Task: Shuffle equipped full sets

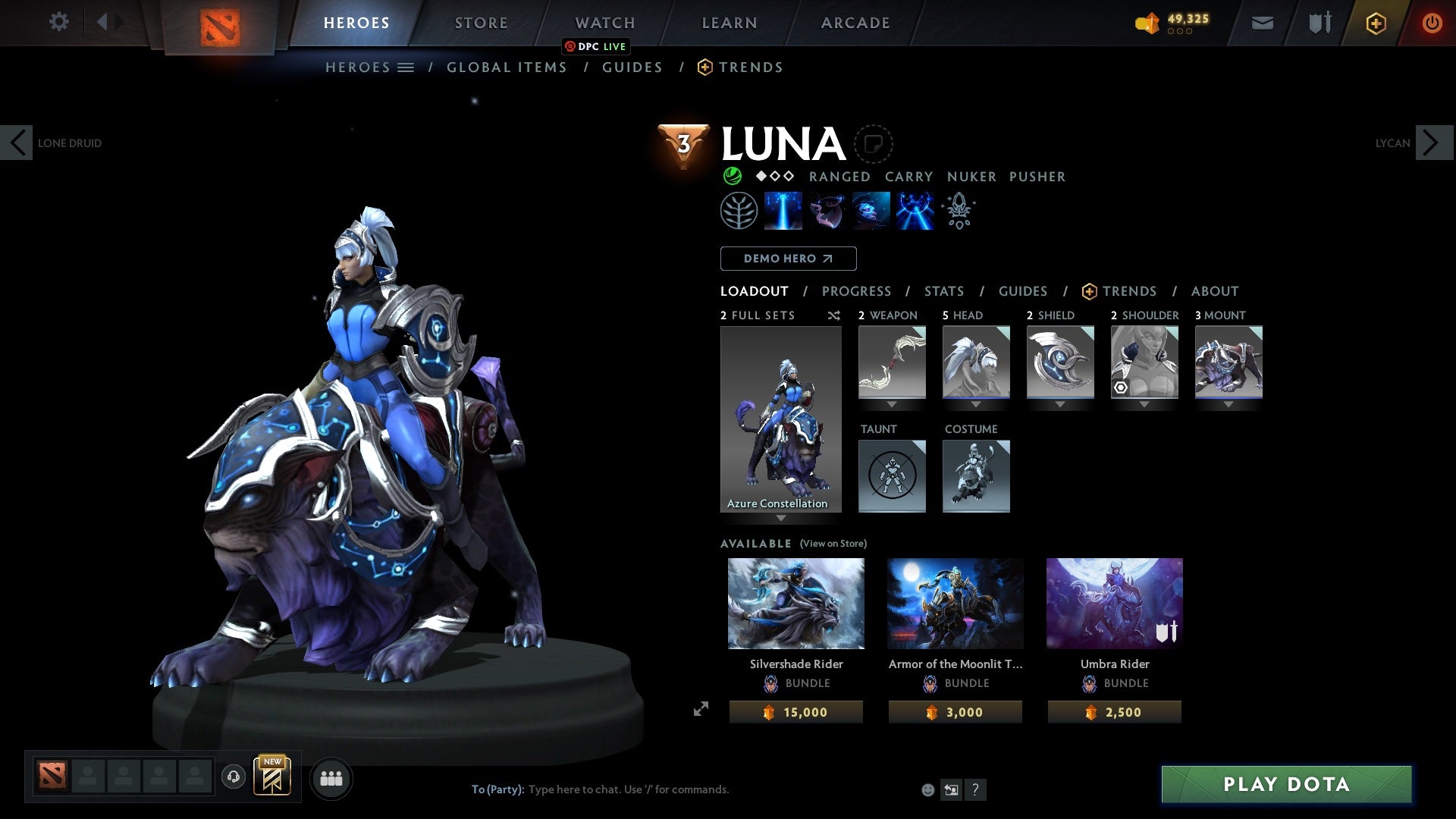Action: (833, 315)
